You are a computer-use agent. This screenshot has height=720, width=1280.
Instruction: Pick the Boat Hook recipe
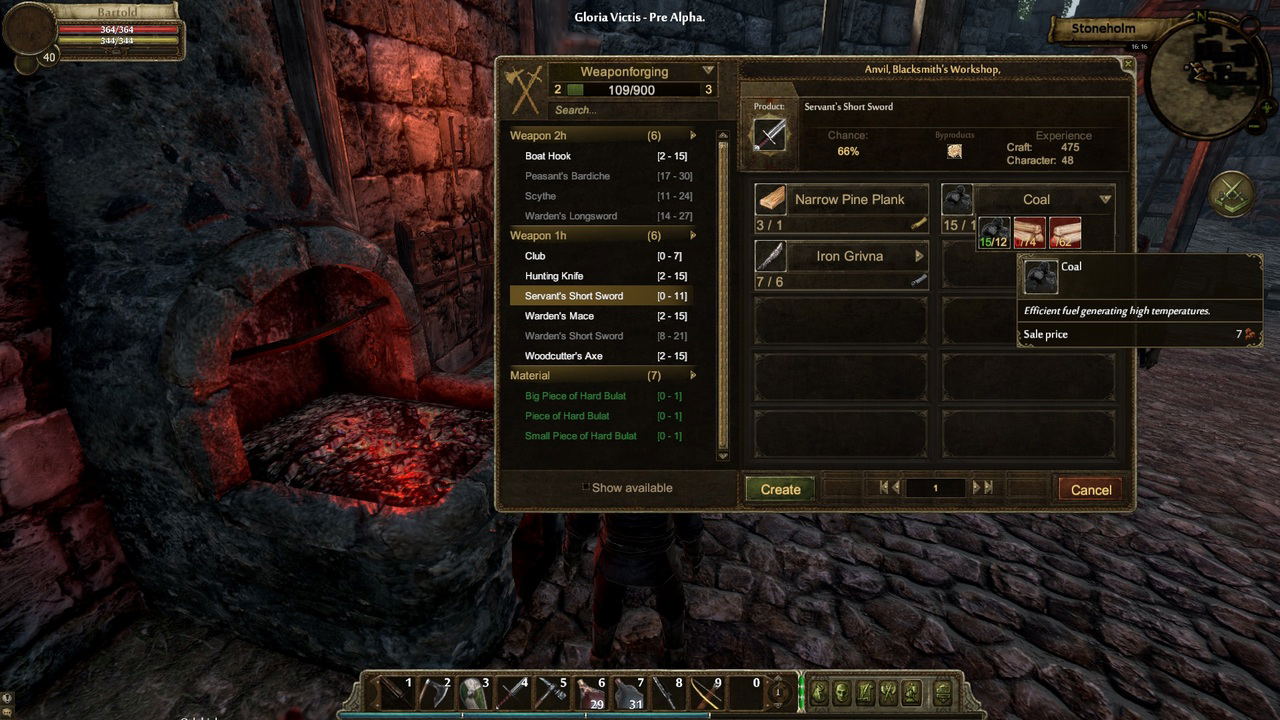[548, 156]
